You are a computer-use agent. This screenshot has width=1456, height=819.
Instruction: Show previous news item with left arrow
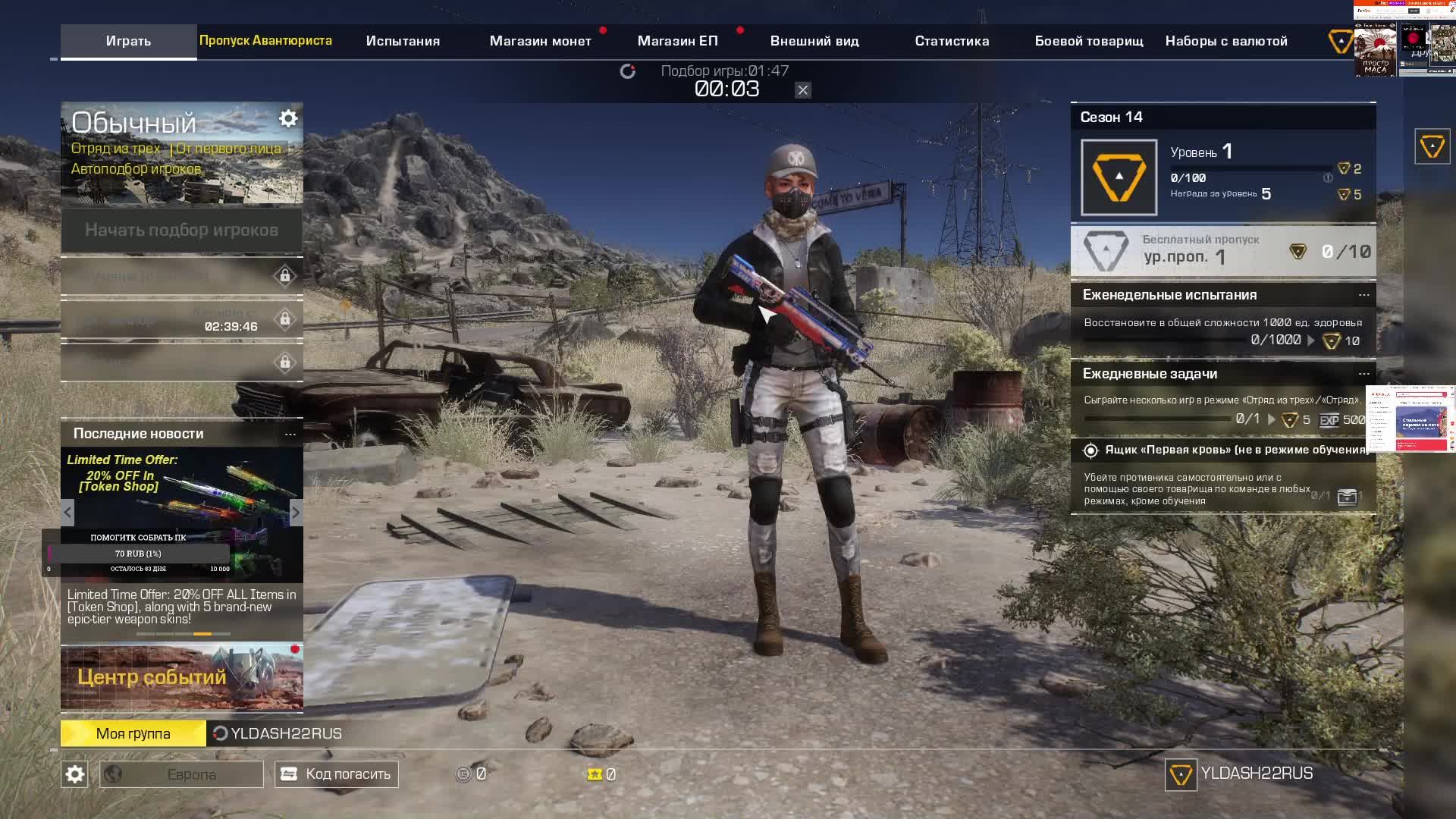coord(67,513)
